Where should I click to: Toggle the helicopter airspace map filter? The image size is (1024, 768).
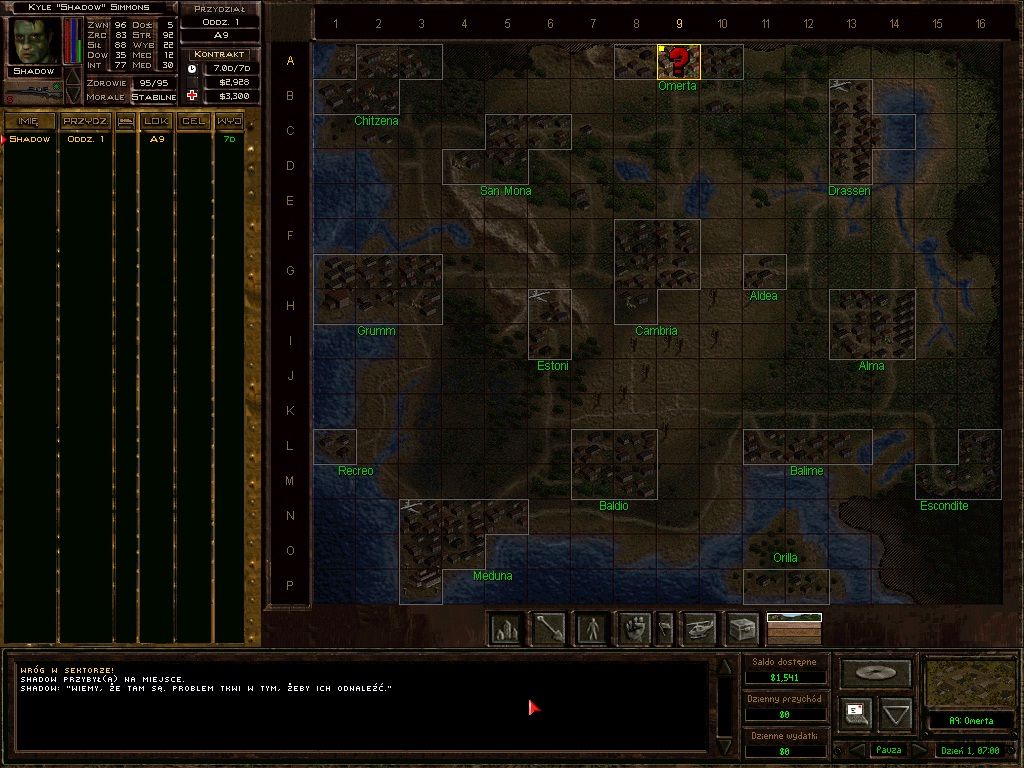tap(699, 628)
